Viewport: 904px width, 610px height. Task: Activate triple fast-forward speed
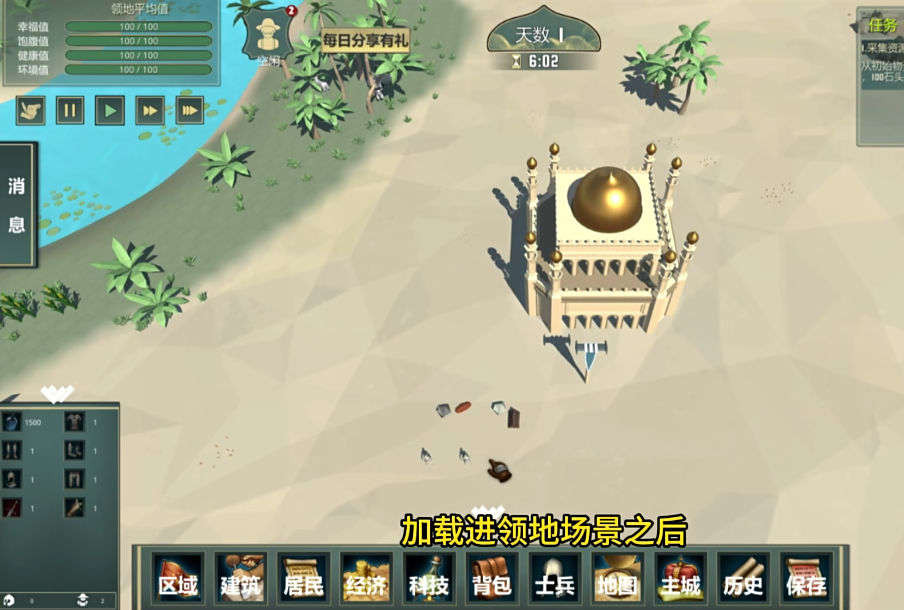coord(190,109)
